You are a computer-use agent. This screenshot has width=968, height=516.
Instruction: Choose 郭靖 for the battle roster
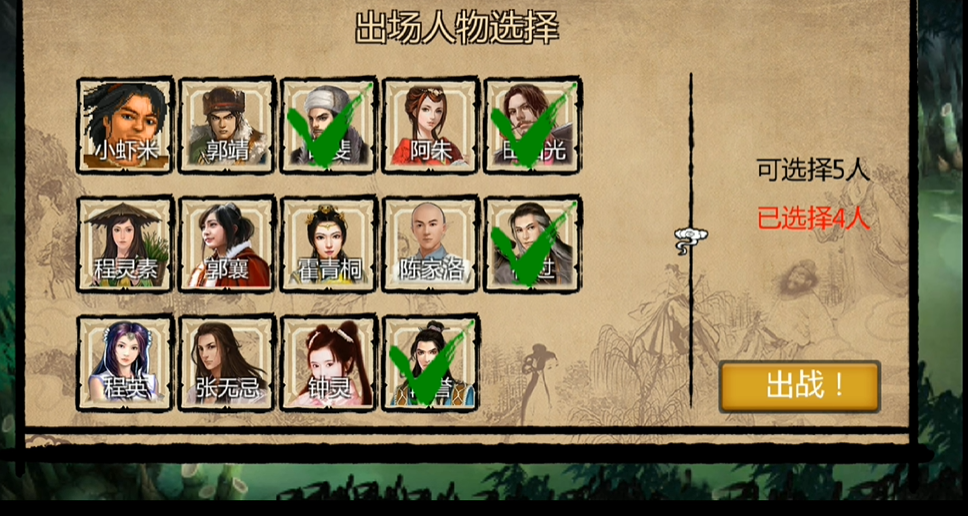[x=227, y=126]
